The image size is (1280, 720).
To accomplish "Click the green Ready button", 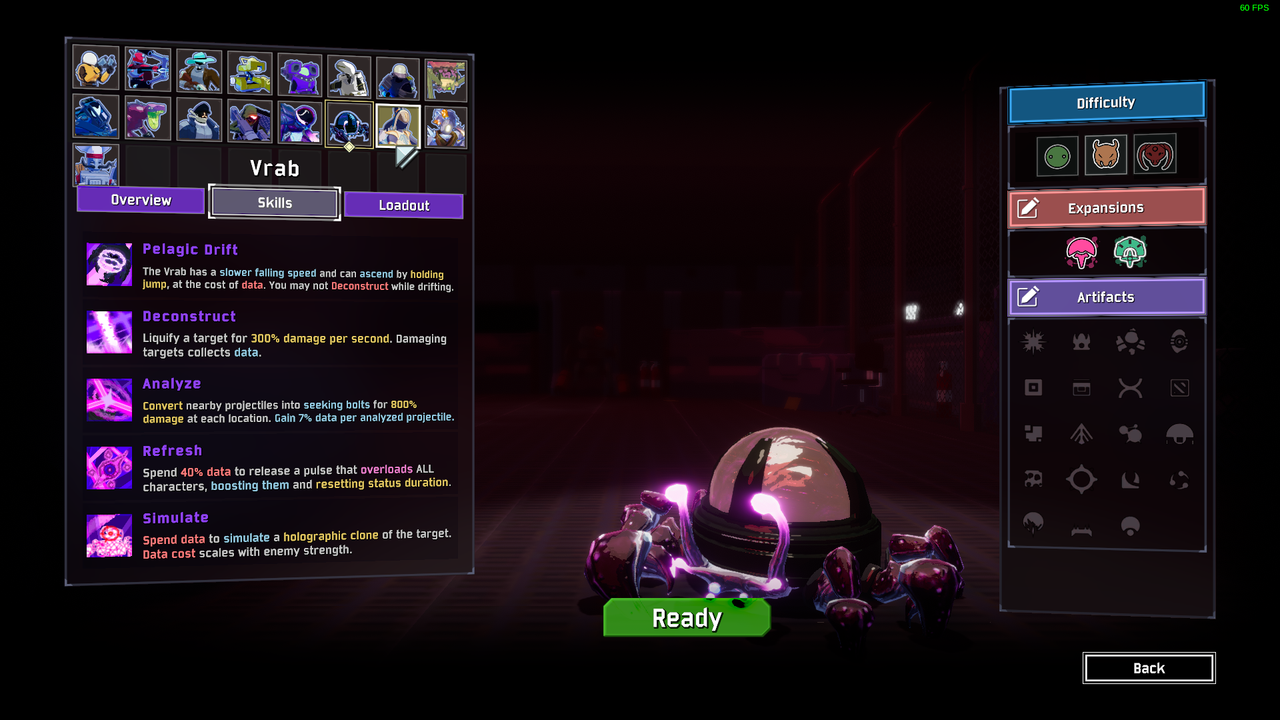I will tap(687, 618).
